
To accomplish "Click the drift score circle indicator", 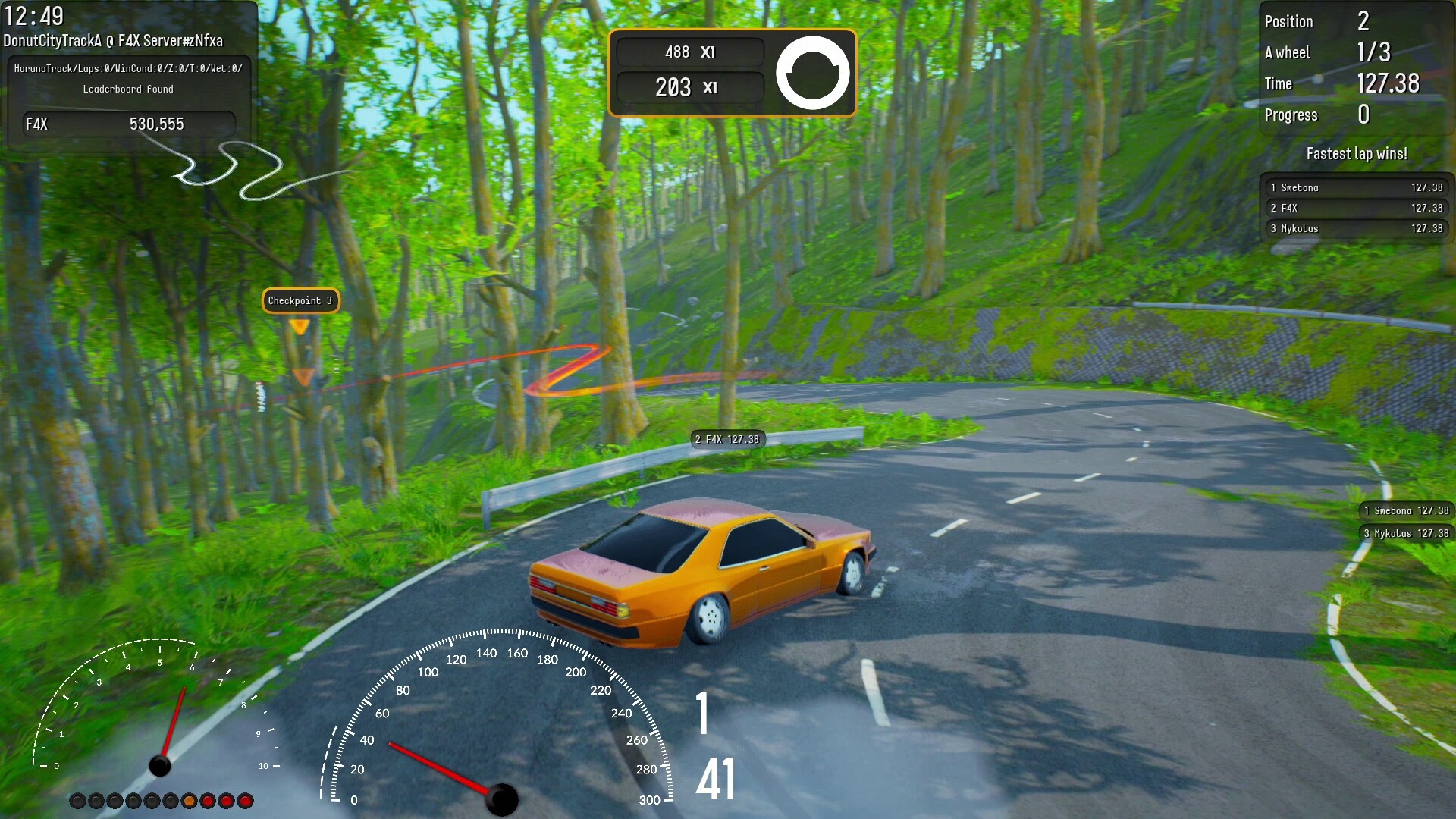I will [812, 73].
